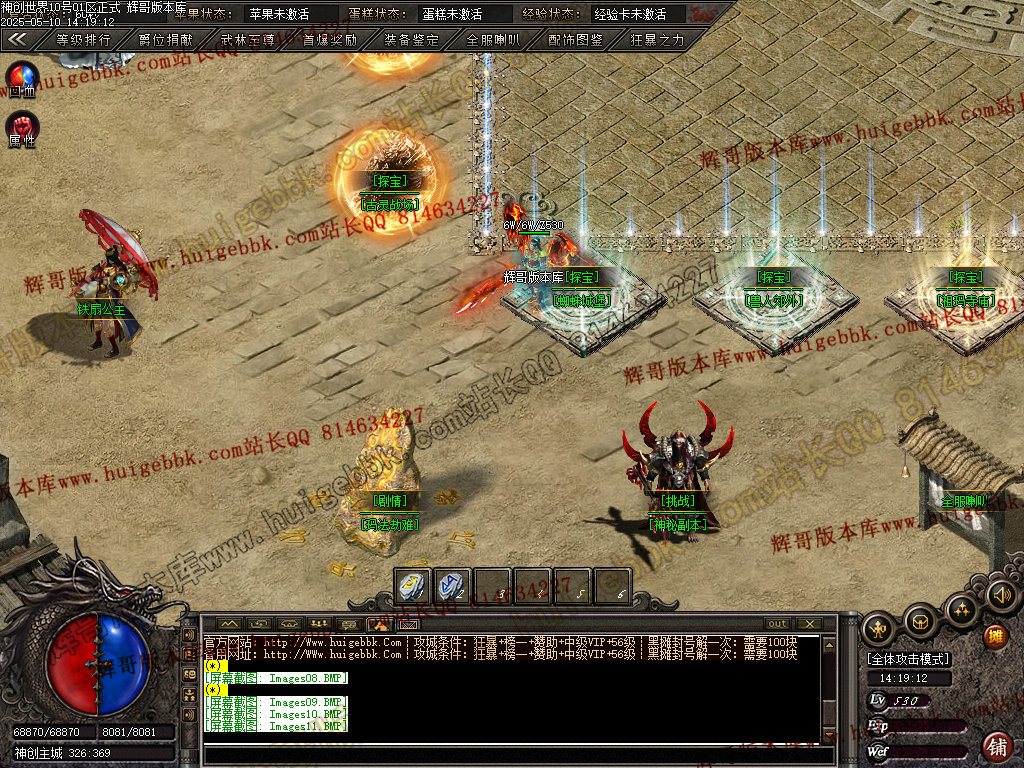
Task: Click the chat panel's out button
Action: pyautogui.click(x=777, y=624)
